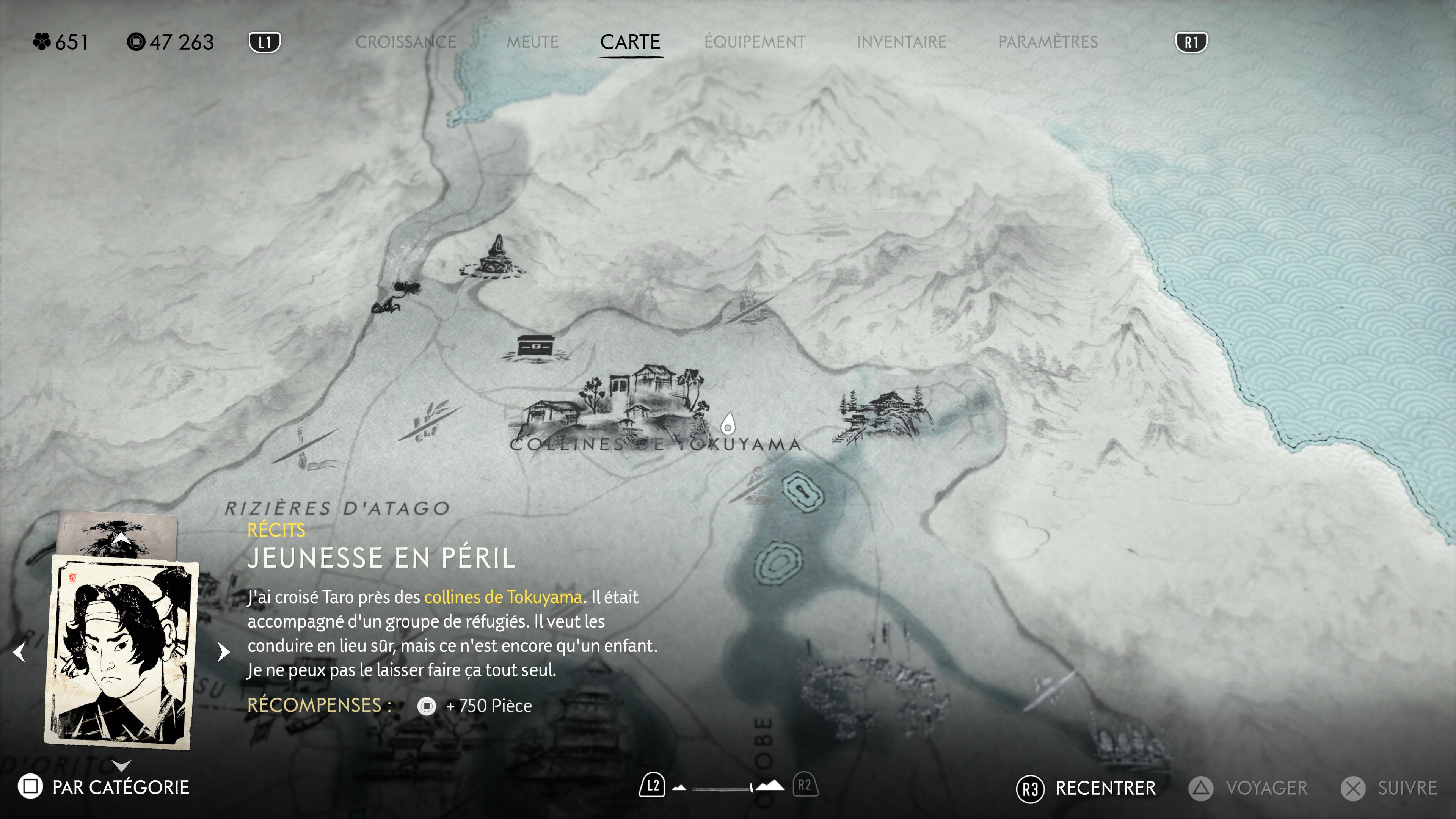Select the Taro character portrait card
This screenshot has height=819, width=1456.
tap(121, 651)
